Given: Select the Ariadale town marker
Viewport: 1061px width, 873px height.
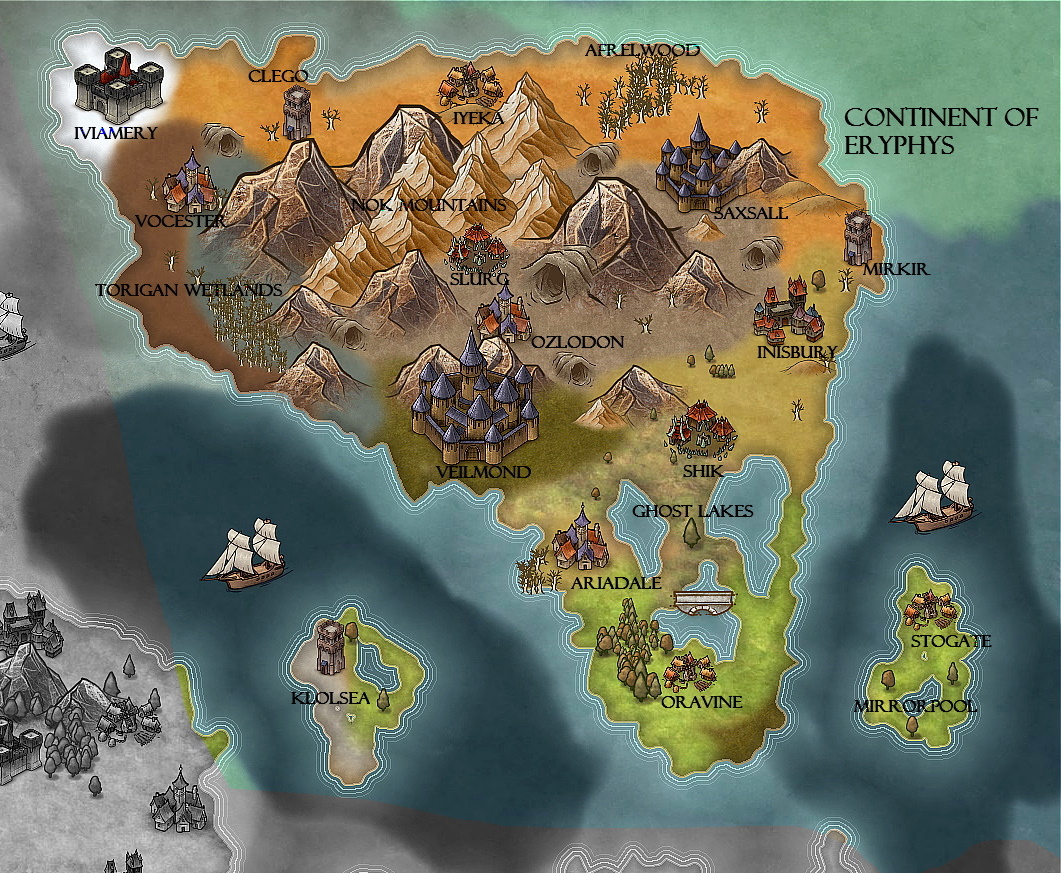Looking at the screenshot, I should click(581, 539).
